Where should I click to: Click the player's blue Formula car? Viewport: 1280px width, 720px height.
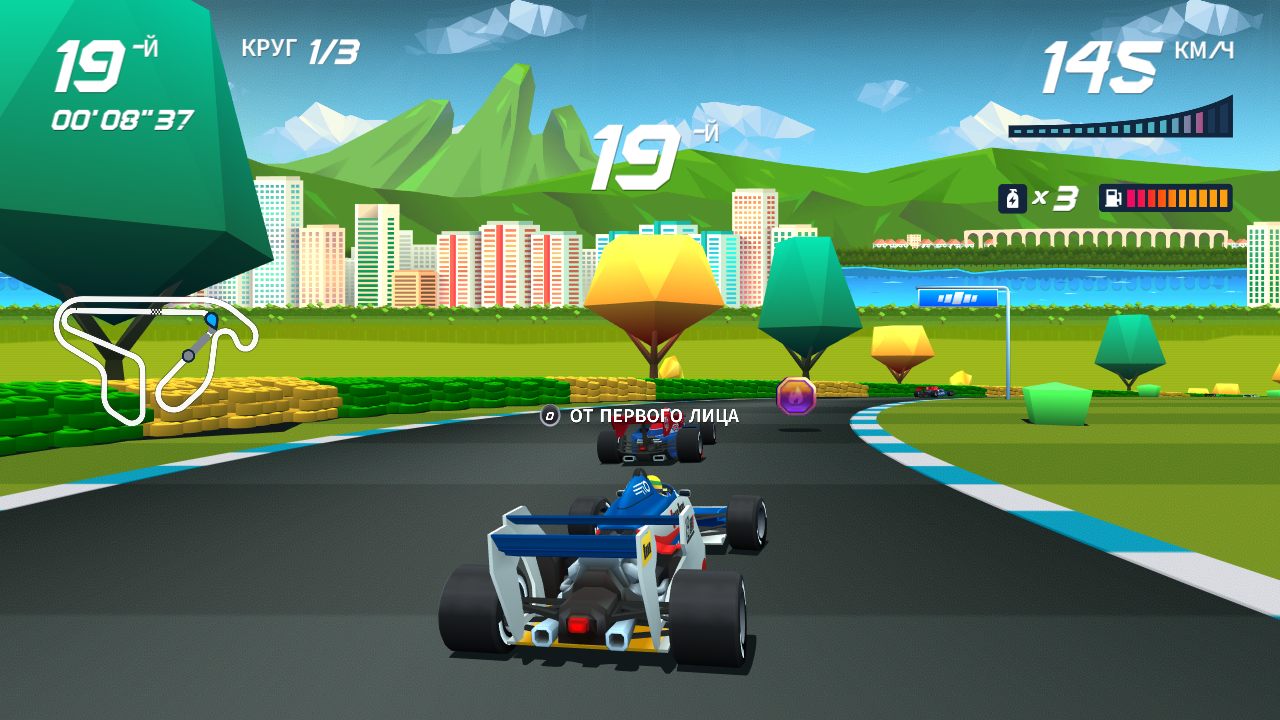click(x=600, y=570)
